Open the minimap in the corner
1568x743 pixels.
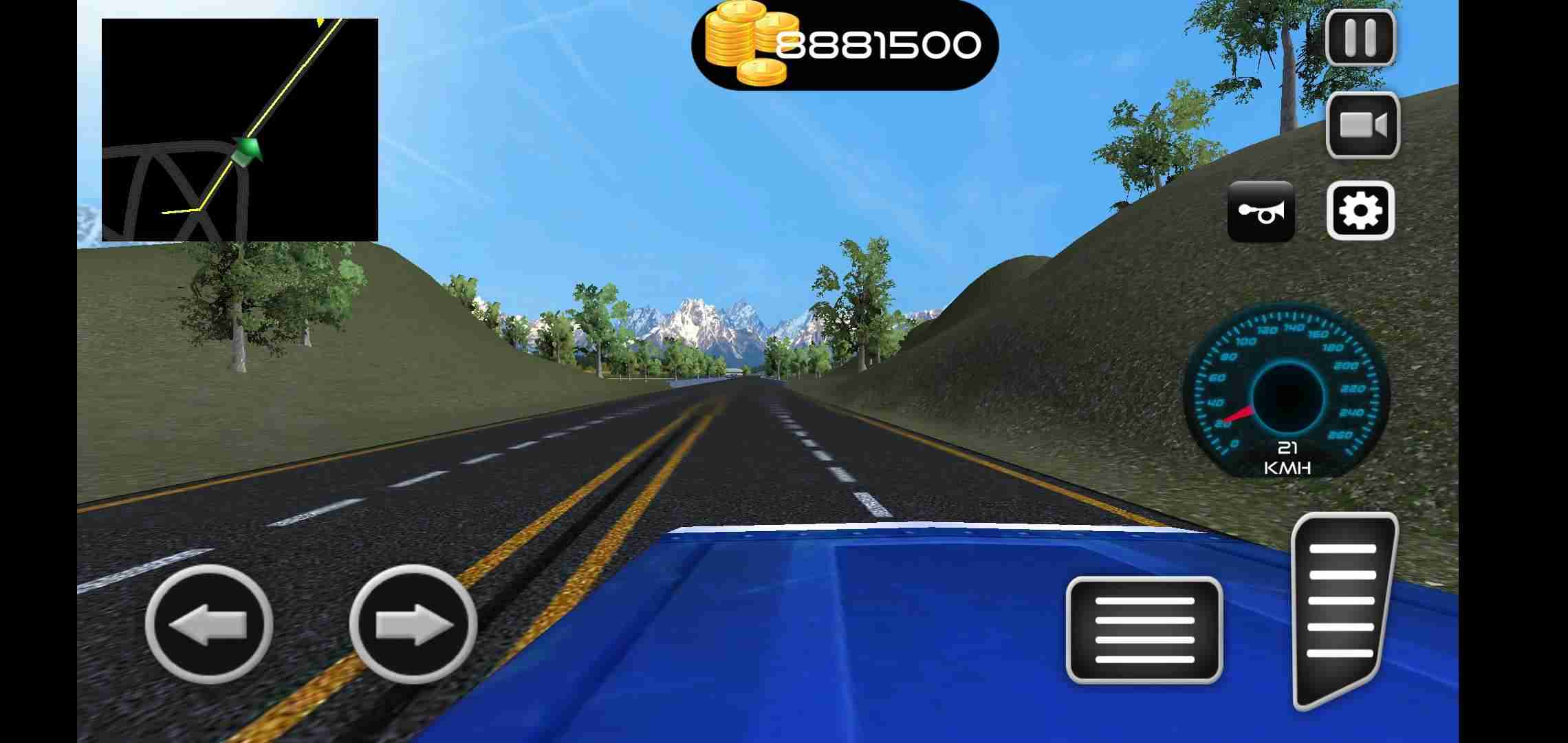[x=241, y=131]
